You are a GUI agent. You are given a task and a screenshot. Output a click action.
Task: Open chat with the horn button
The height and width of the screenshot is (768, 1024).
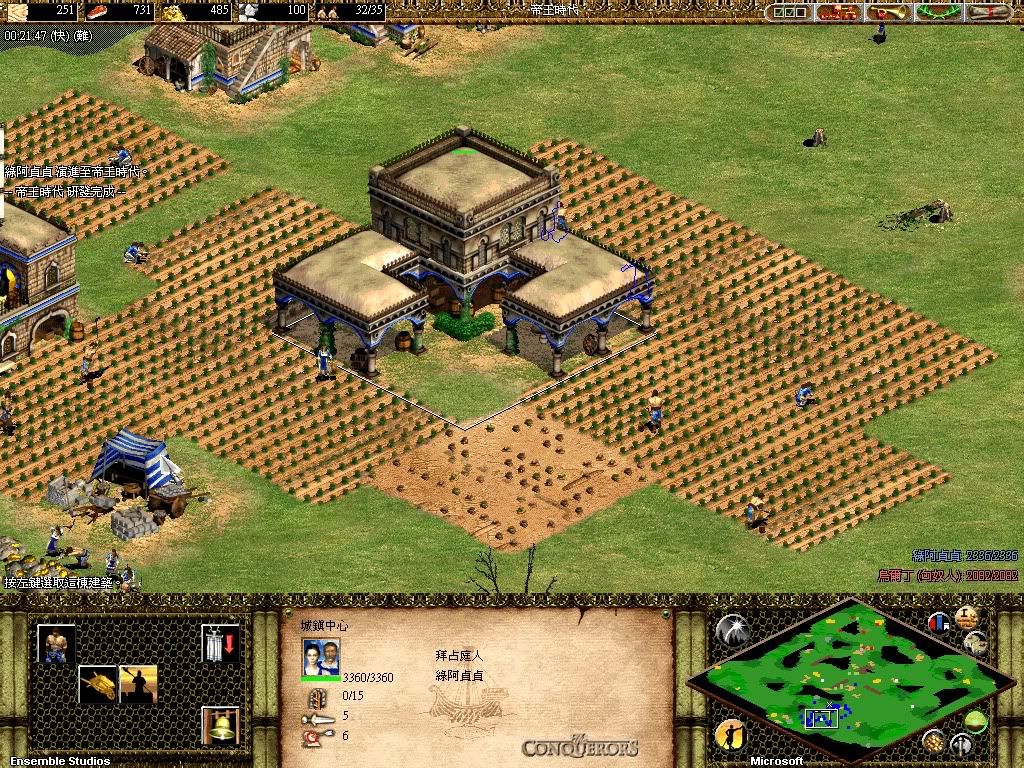[x=887, y=12]
